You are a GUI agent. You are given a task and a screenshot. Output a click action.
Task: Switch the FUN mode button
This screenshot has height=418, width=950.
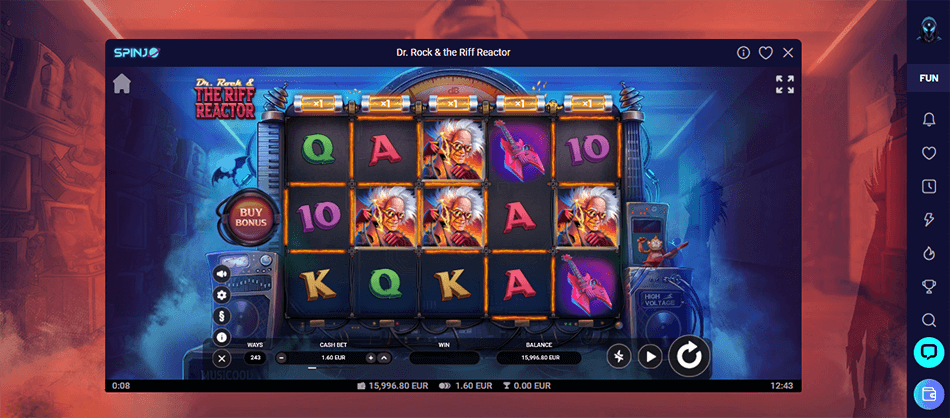click(928, 78)
